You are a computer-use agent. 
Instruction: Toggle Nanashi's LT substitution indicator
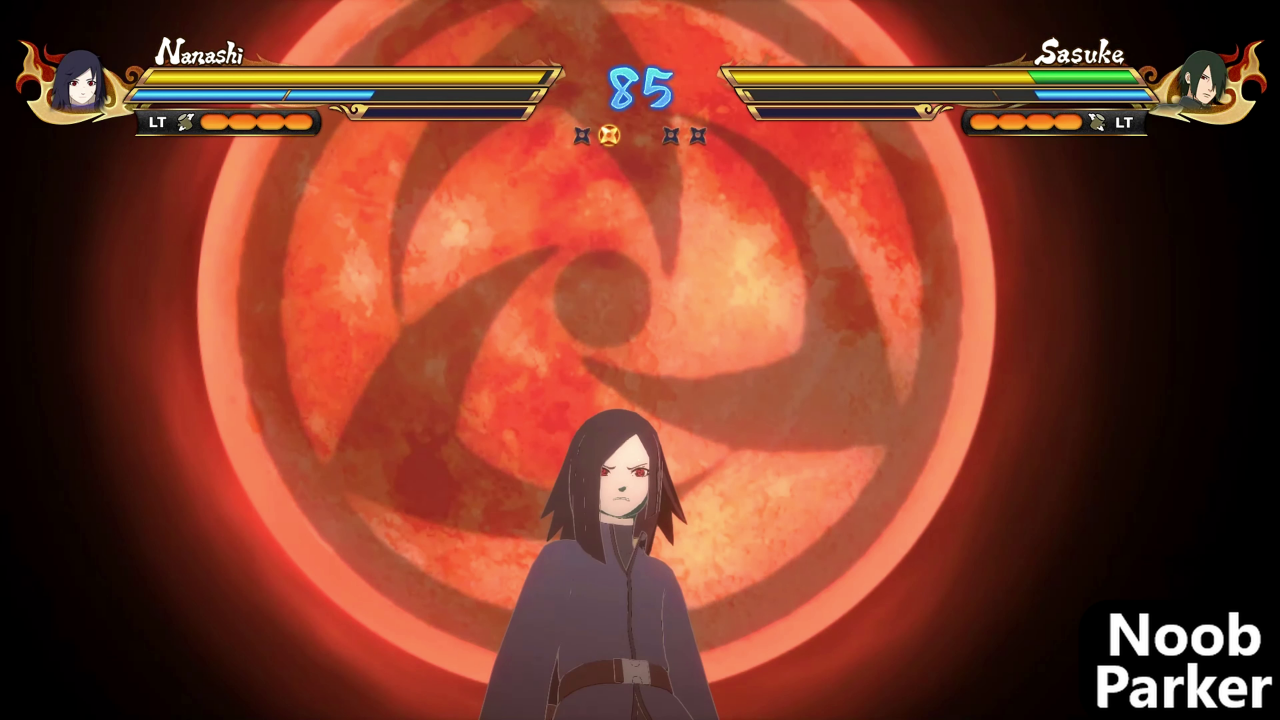[x=156, y=122]
